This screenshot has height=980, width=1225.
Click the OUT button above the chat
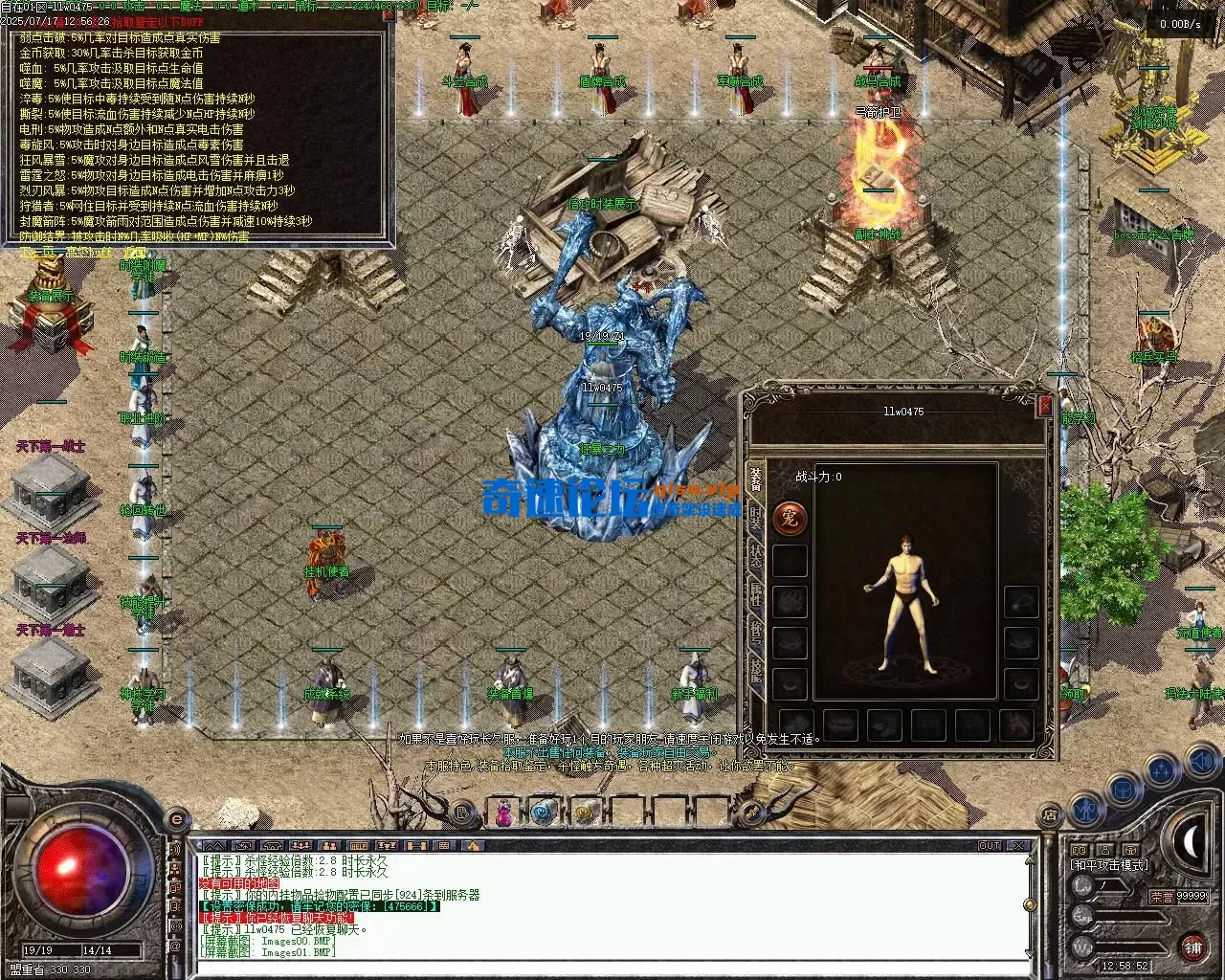[989, 846]
